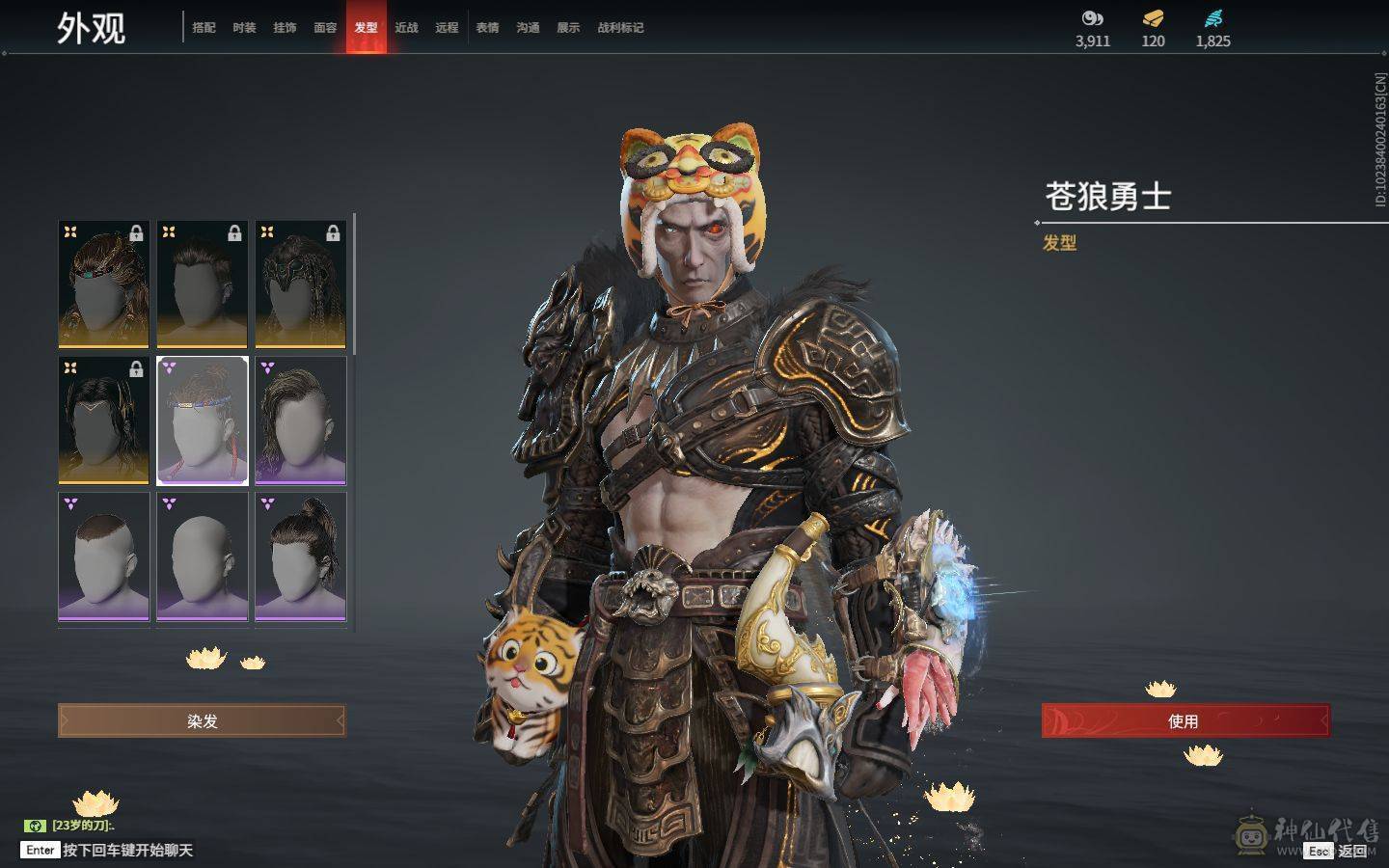Choose the bald head hairstyle
Viewport: 1389px width, 868px height.
pyautogui.click(x=203, y=556)
